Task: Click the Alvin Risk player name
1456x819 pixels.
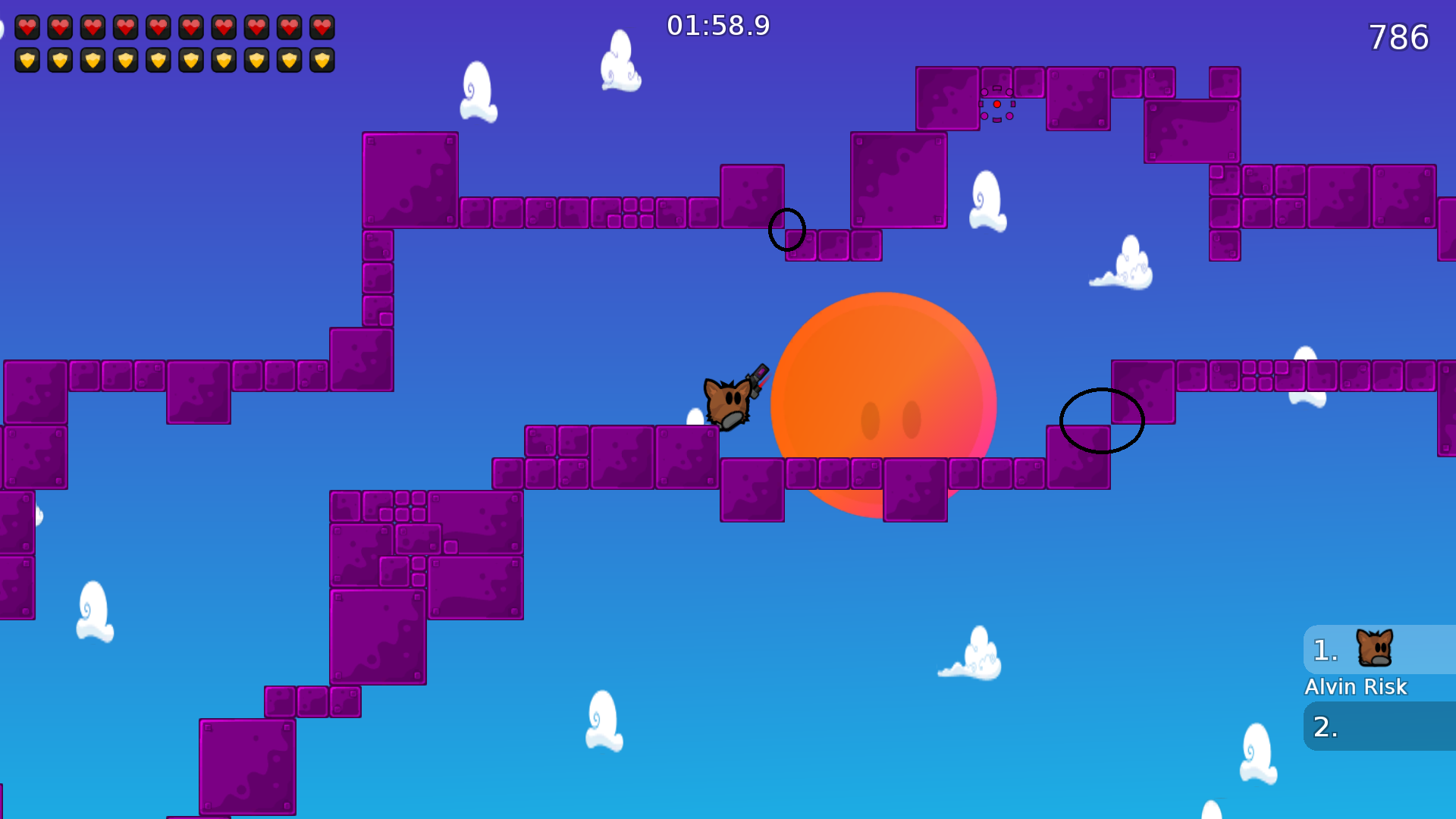Action: (1356, 687)
